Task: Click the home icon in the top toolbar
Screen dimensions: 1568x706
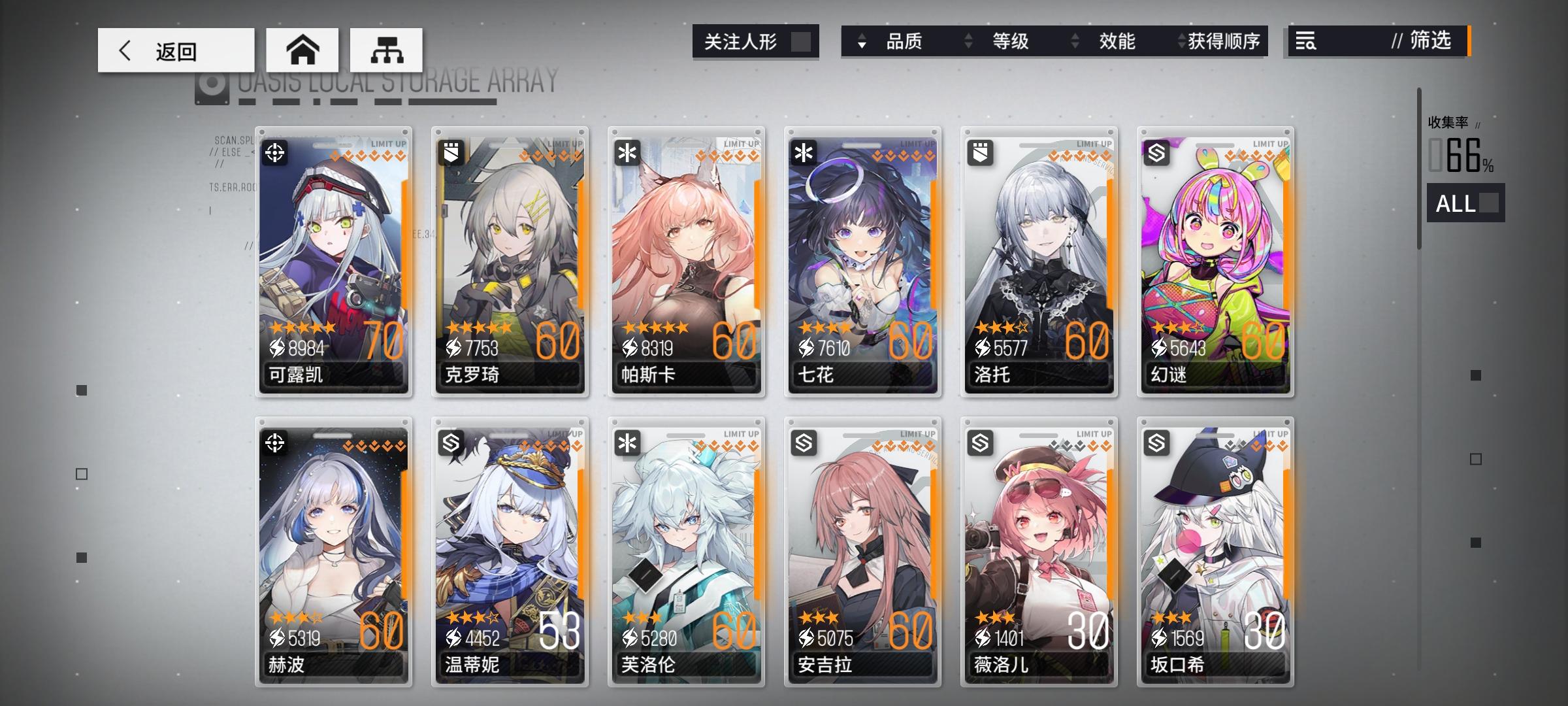Action: (x=302, y=50)
